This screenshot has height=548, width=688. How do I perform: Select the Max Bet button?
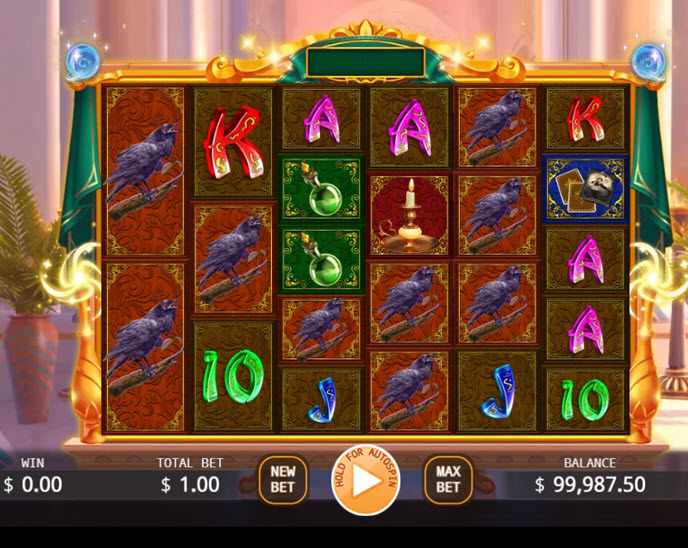coord(448,480)
